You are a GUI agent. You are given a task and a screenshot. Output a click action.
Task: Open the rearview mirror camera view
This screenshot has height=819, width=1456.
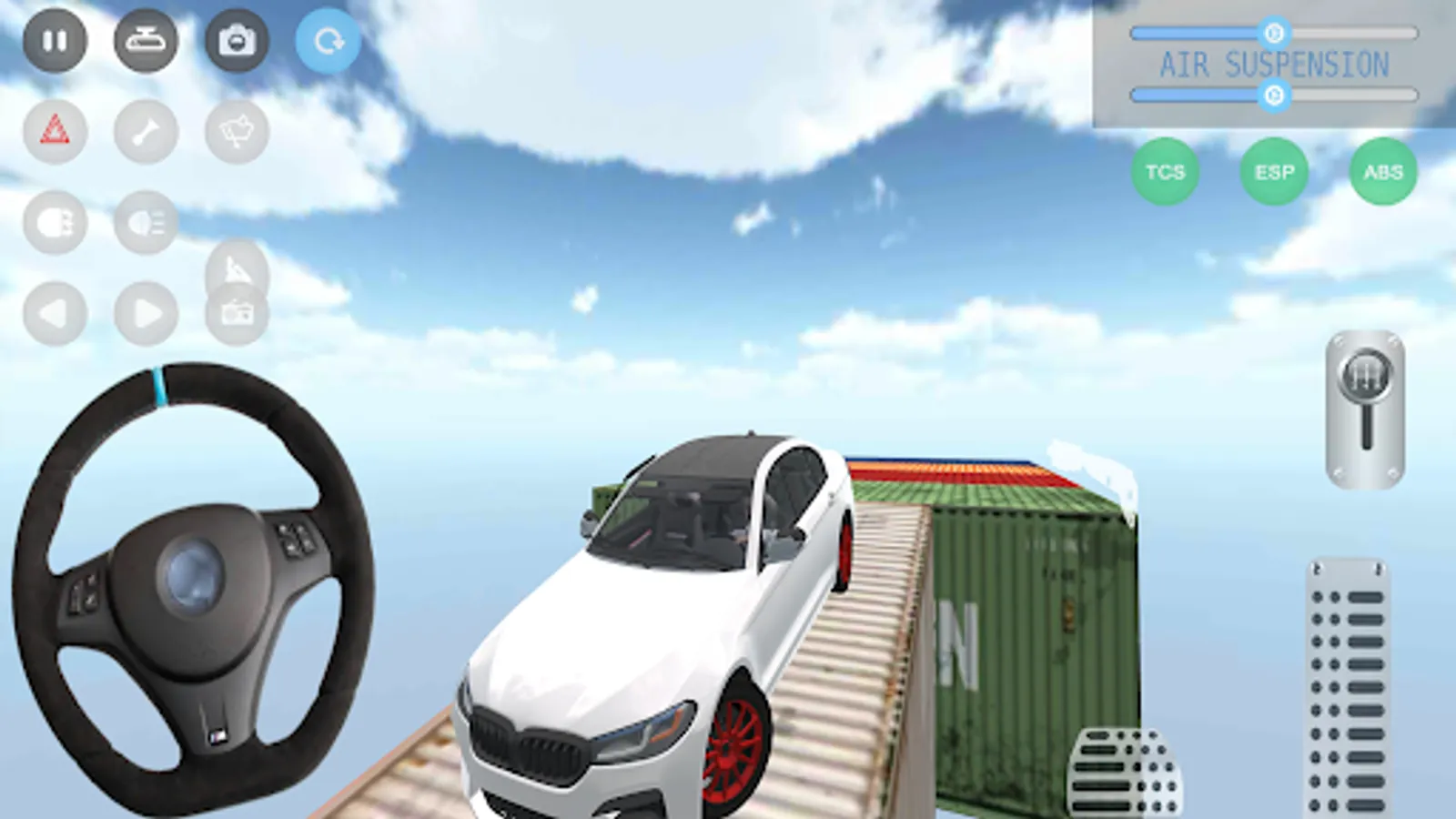coord(146,41)
